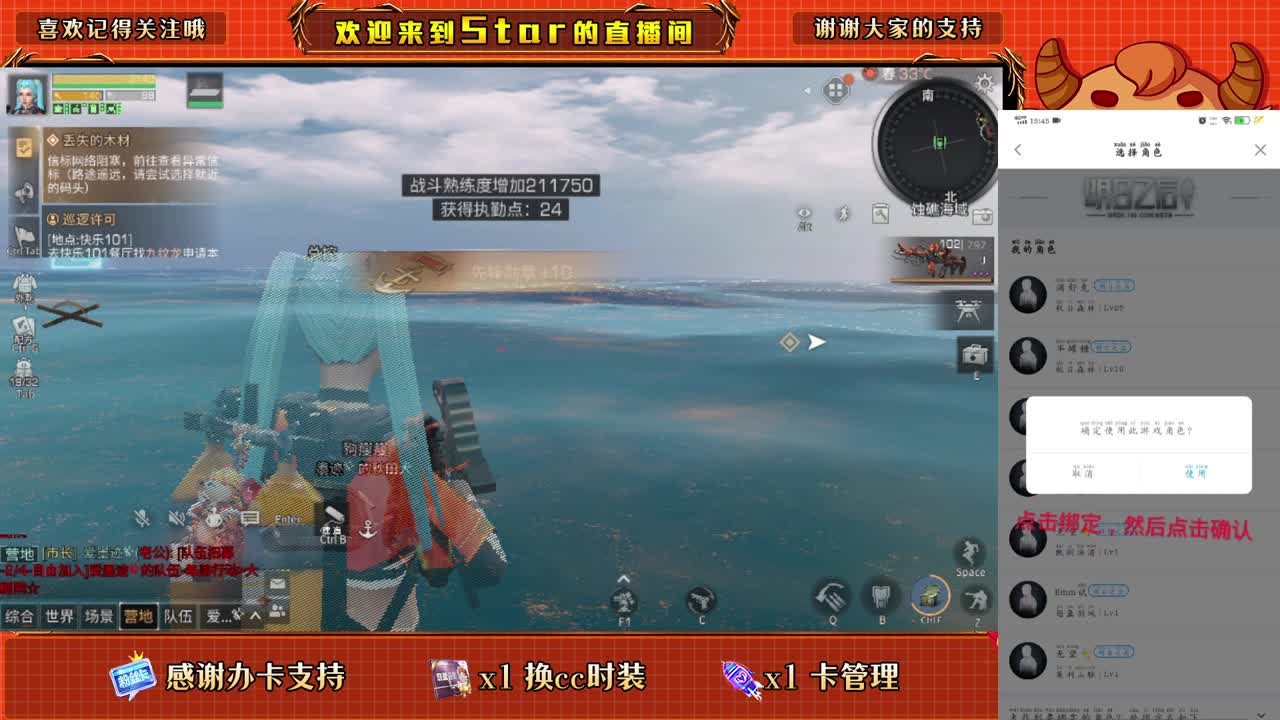This screenshot has width=1280, height=720.
Task: Expand the overflow arrows next to 爱 tab
Action: [x=238, y=615]
